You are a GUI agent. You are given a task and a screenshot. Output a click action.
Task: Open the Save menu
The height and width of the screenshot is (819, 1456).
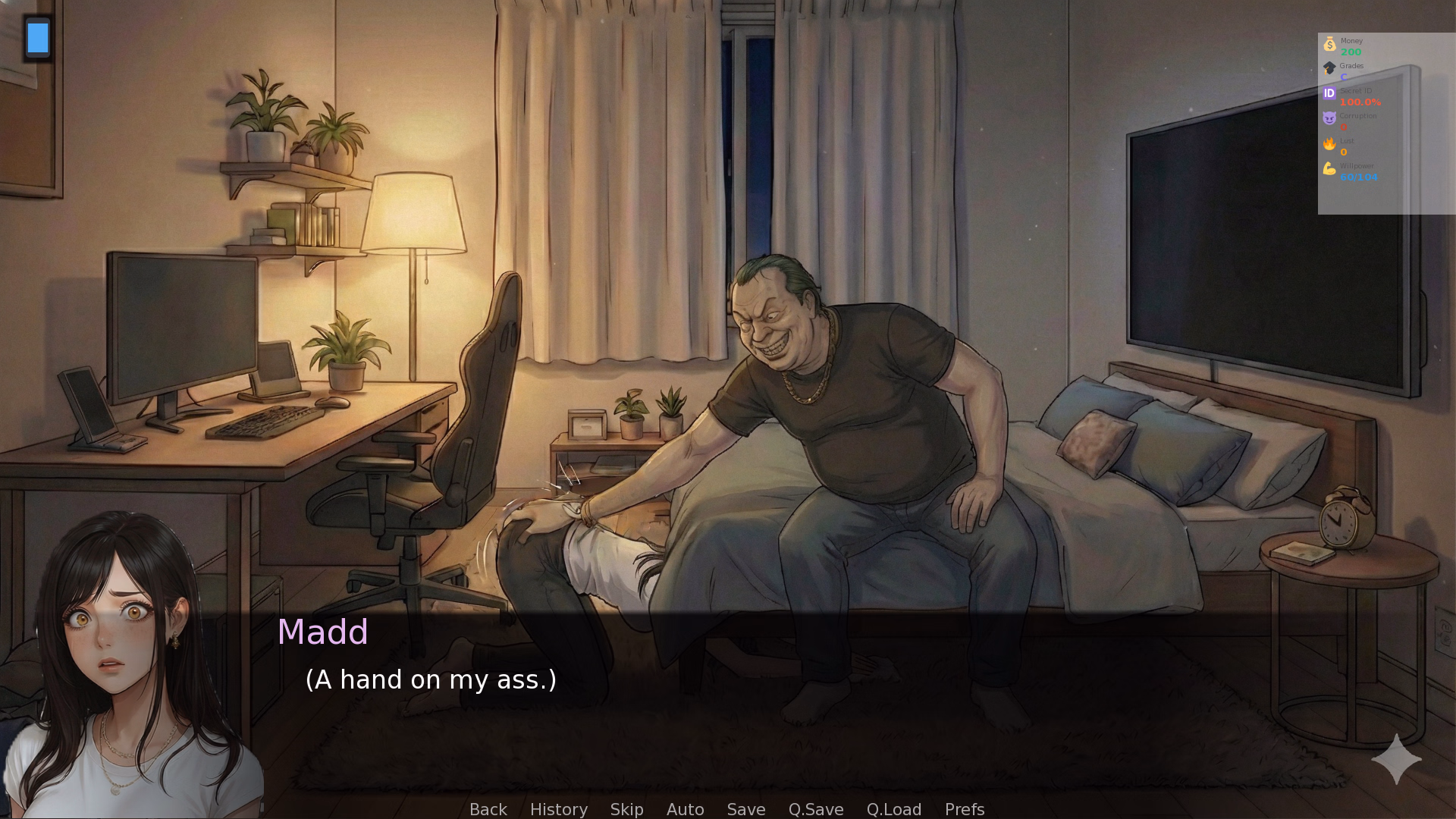click(x=745, y=809)
